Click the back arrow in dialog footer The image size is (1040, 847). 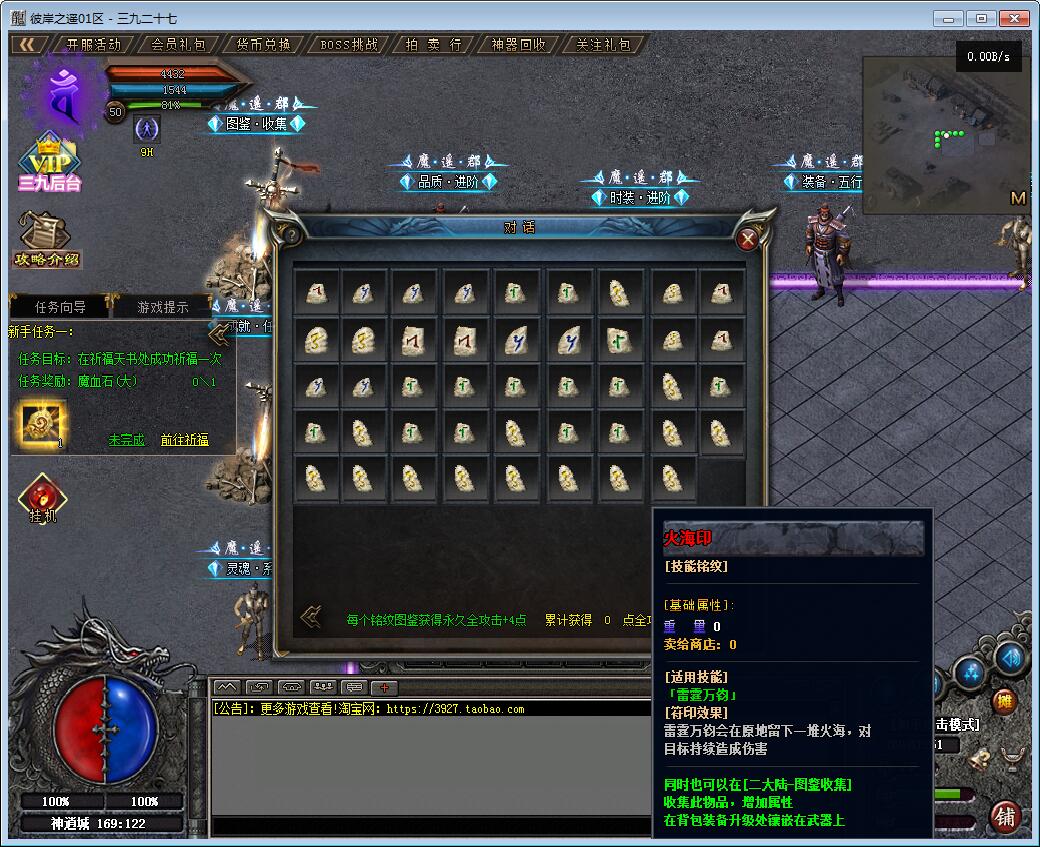311,617
